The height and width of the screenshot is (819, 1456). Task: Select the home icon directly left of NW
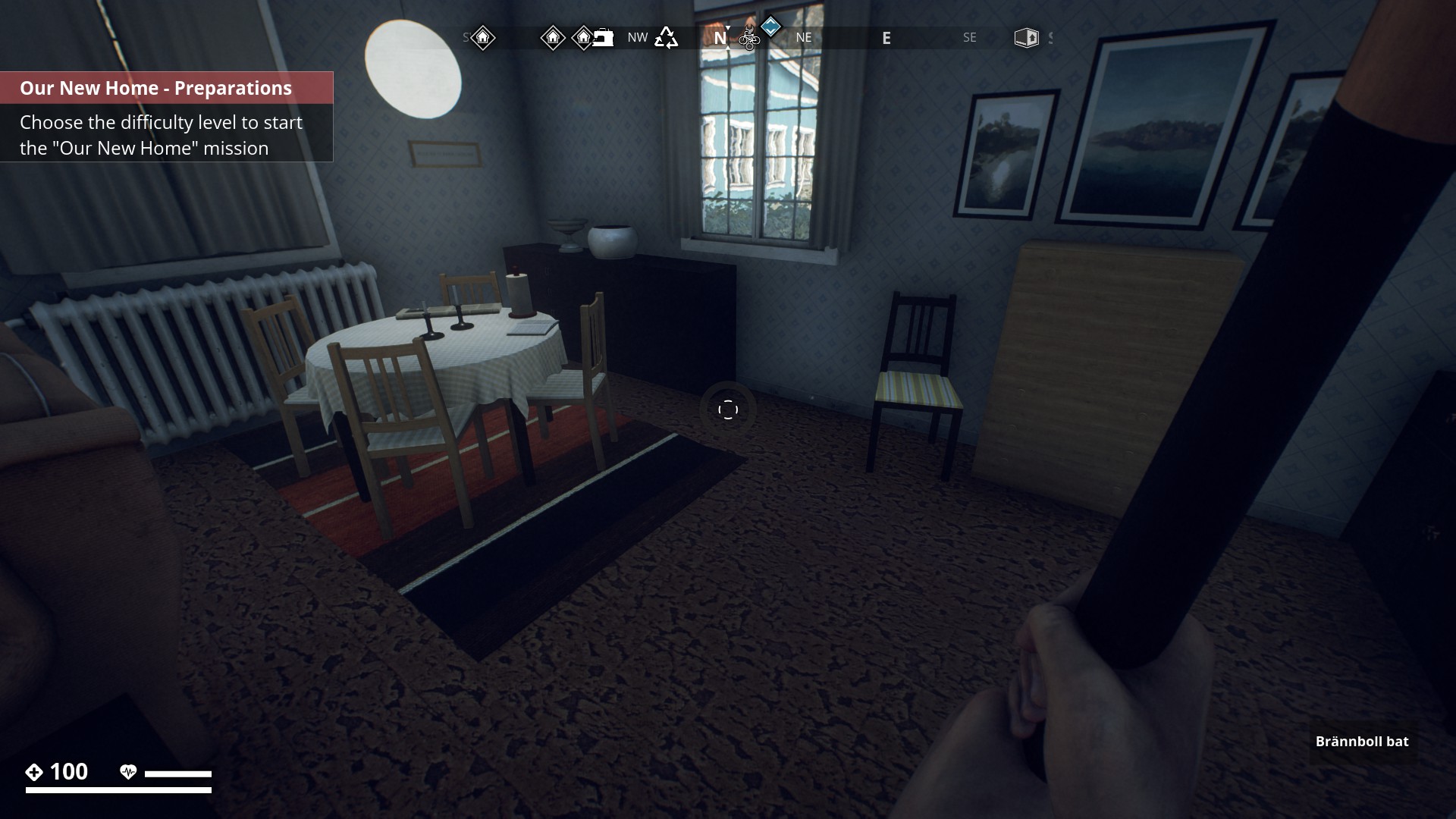551,38
